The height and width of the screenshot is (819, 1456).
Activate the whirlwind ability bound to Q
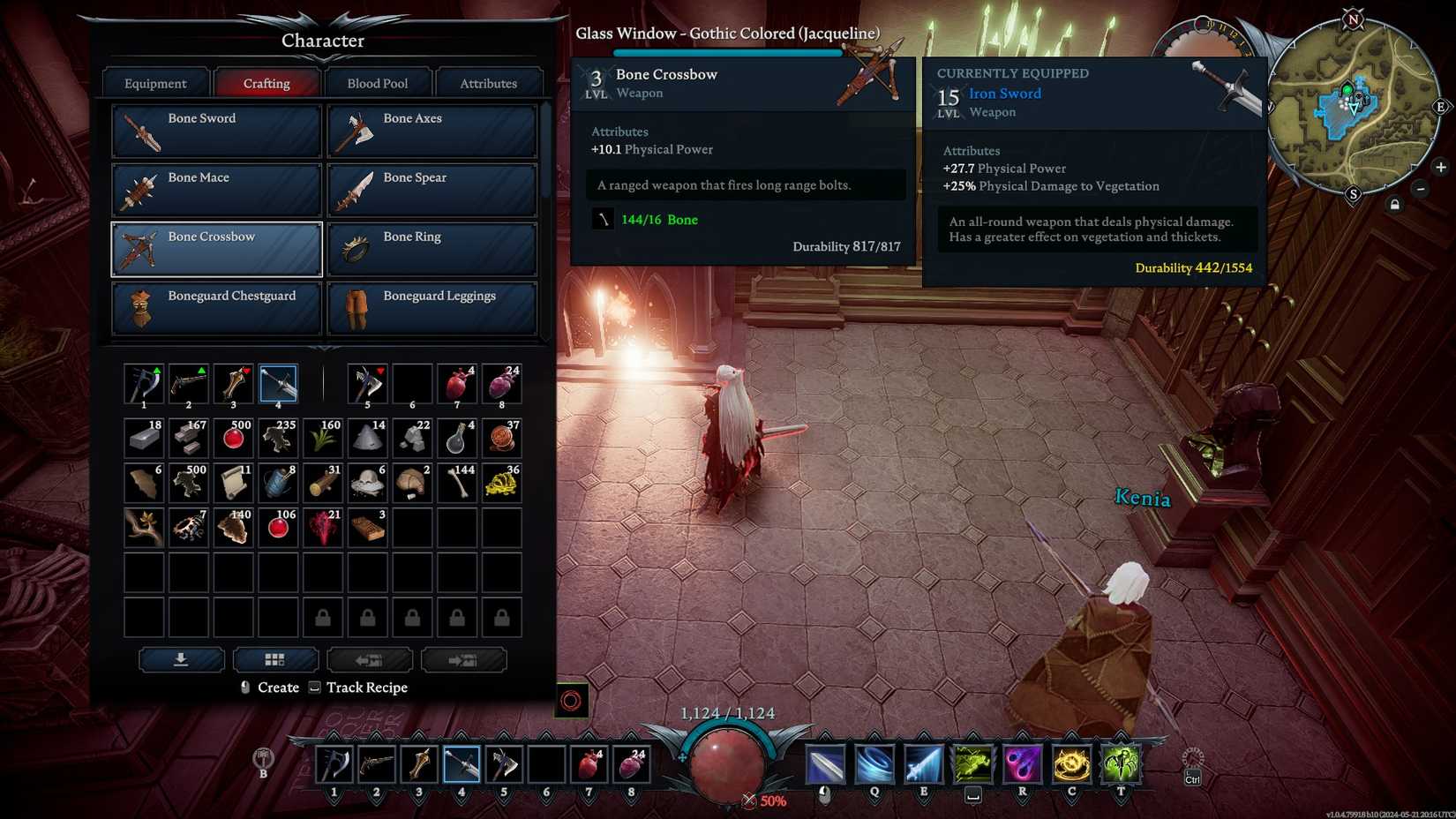click(x=874, y=763)
